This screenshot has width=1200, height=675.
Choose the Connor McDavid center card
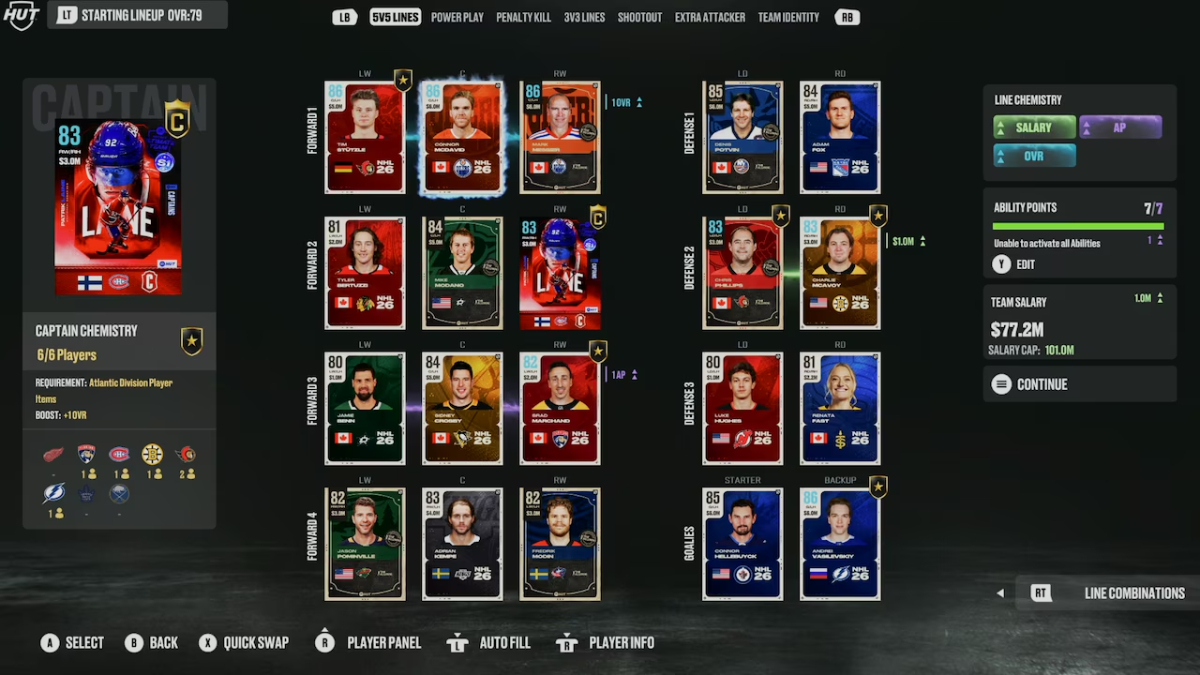click(462, 137)
